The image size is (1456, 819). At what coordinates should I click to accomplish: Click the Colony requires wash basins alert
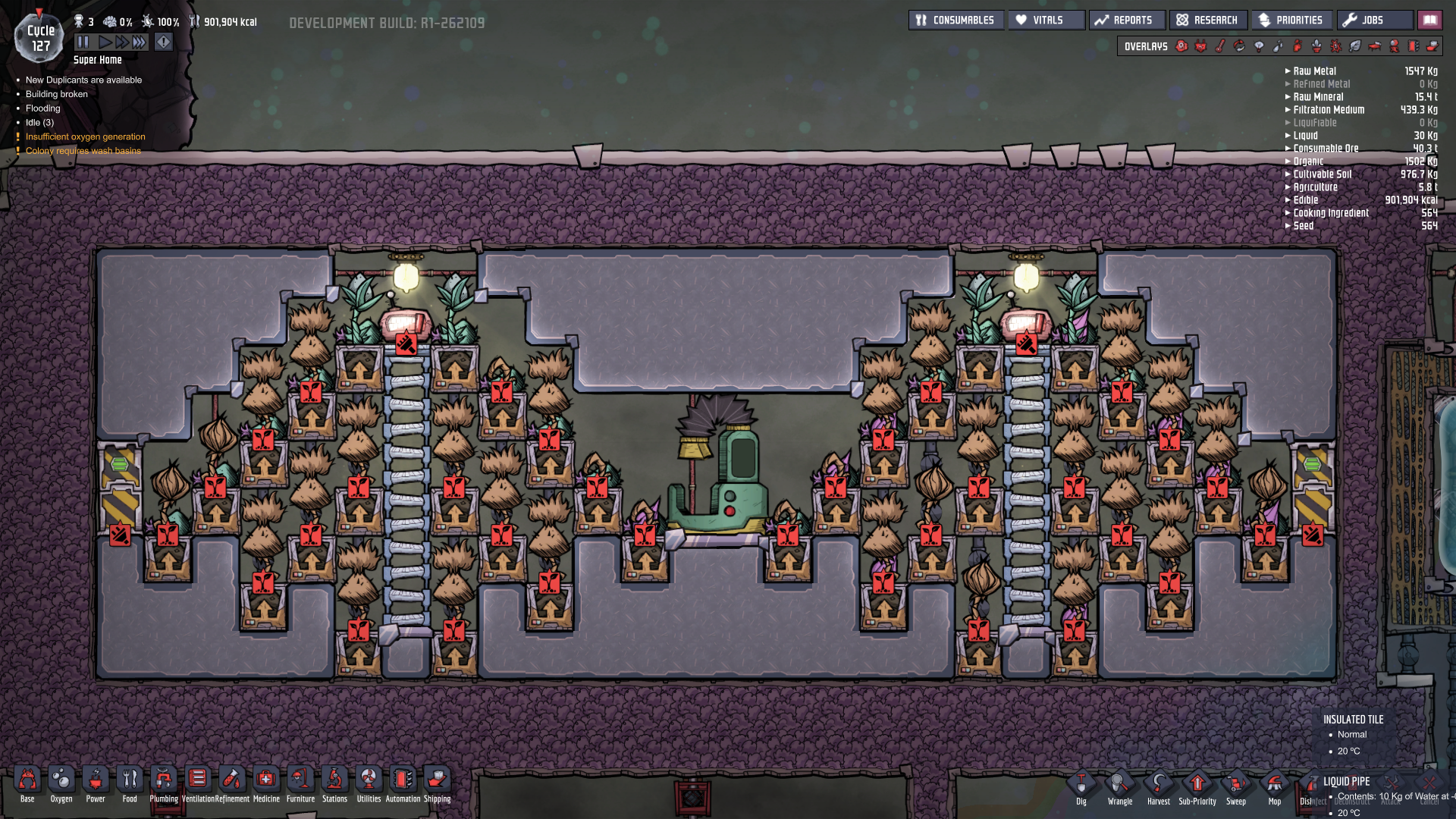[x=84, y=150]
